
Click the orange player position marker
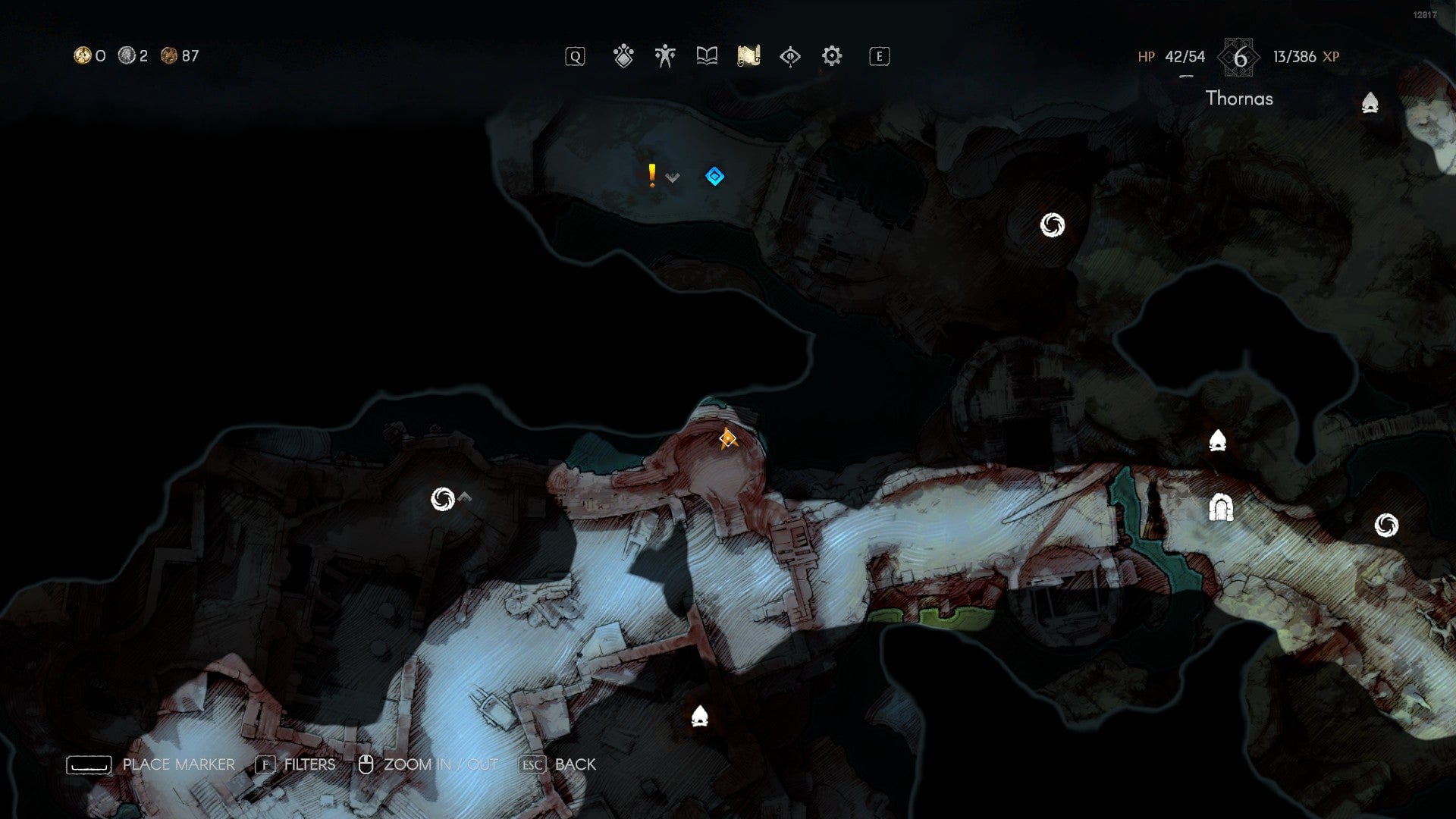coord(726,438)
